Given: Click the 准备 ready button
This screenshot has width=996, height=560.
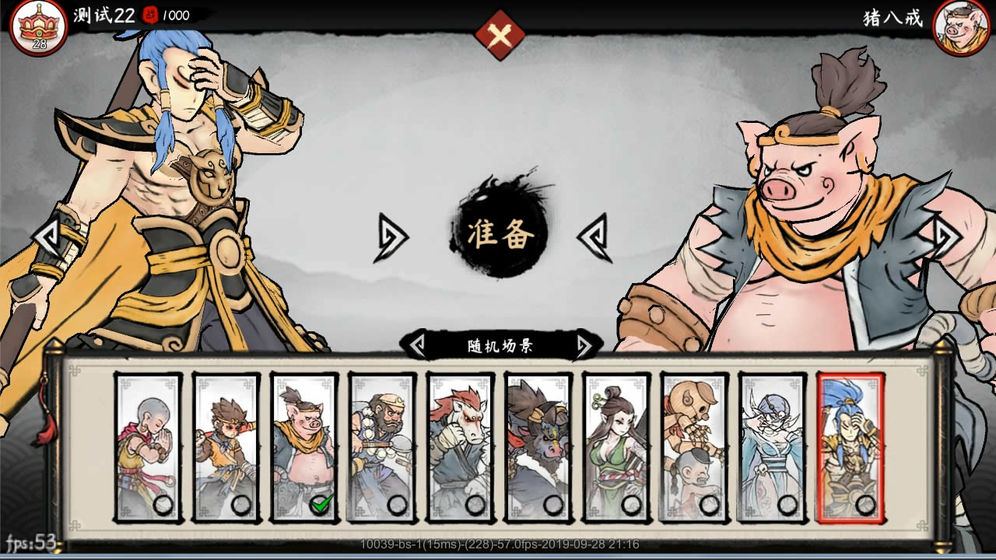Looking at the screenshot, I should pyautogui.click(x=500, y=232).
